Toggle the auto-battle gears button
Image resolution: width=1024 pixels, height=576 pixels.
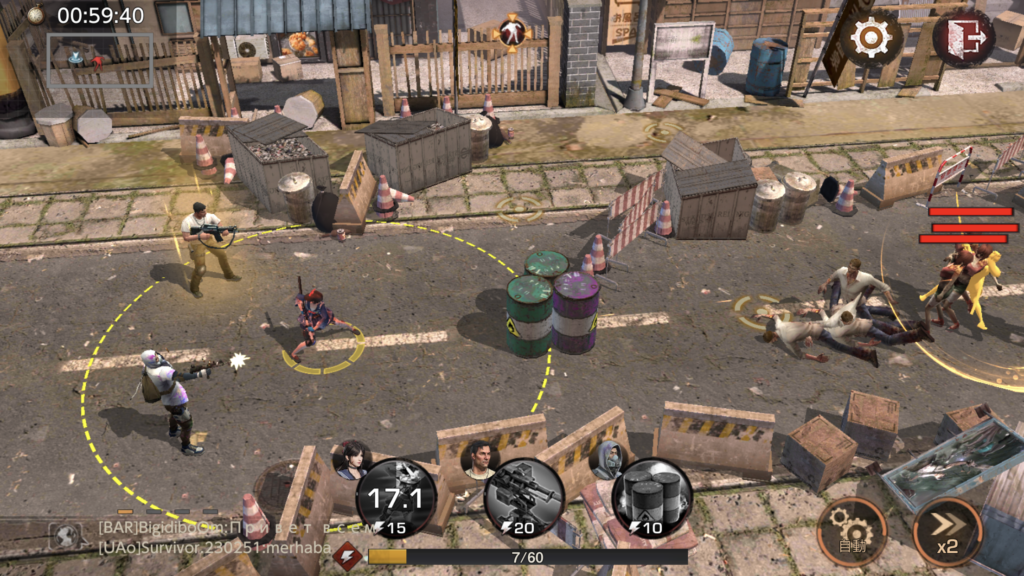(x=852, y=531)
